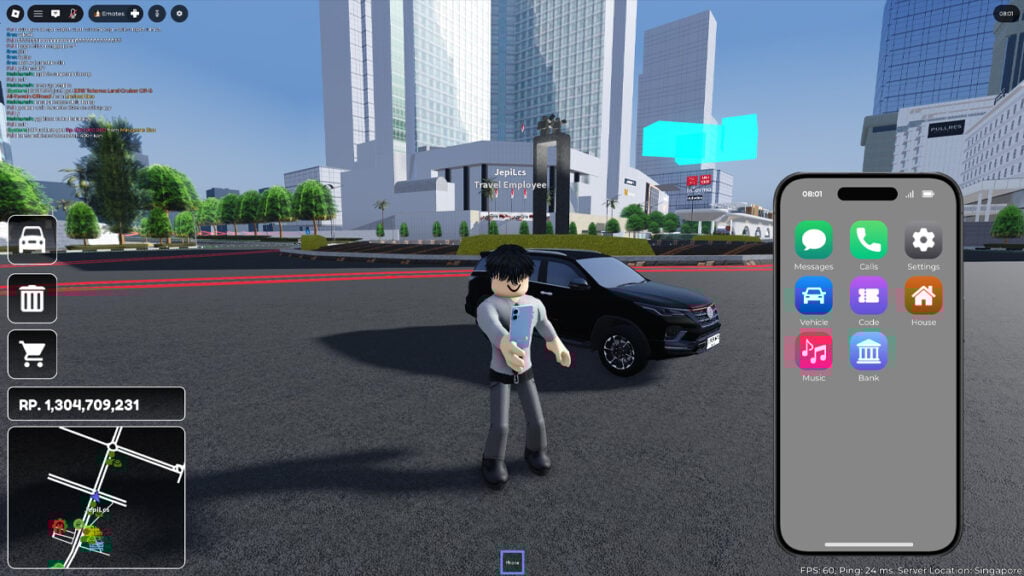
Task: Open the House app
Action: point(923,296)
